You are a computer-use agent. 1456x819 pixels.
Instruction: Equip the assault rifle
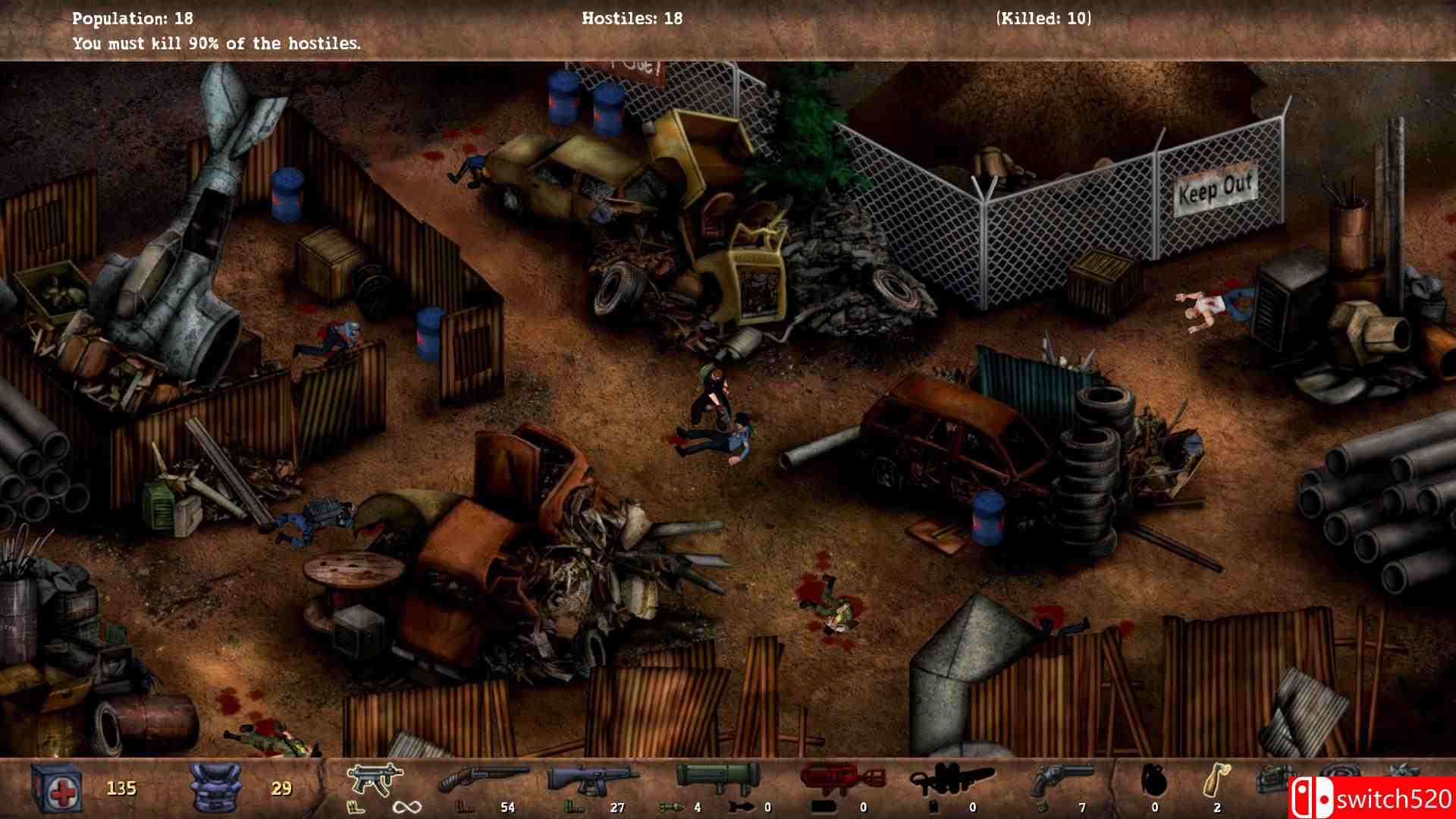coord(594,780)
